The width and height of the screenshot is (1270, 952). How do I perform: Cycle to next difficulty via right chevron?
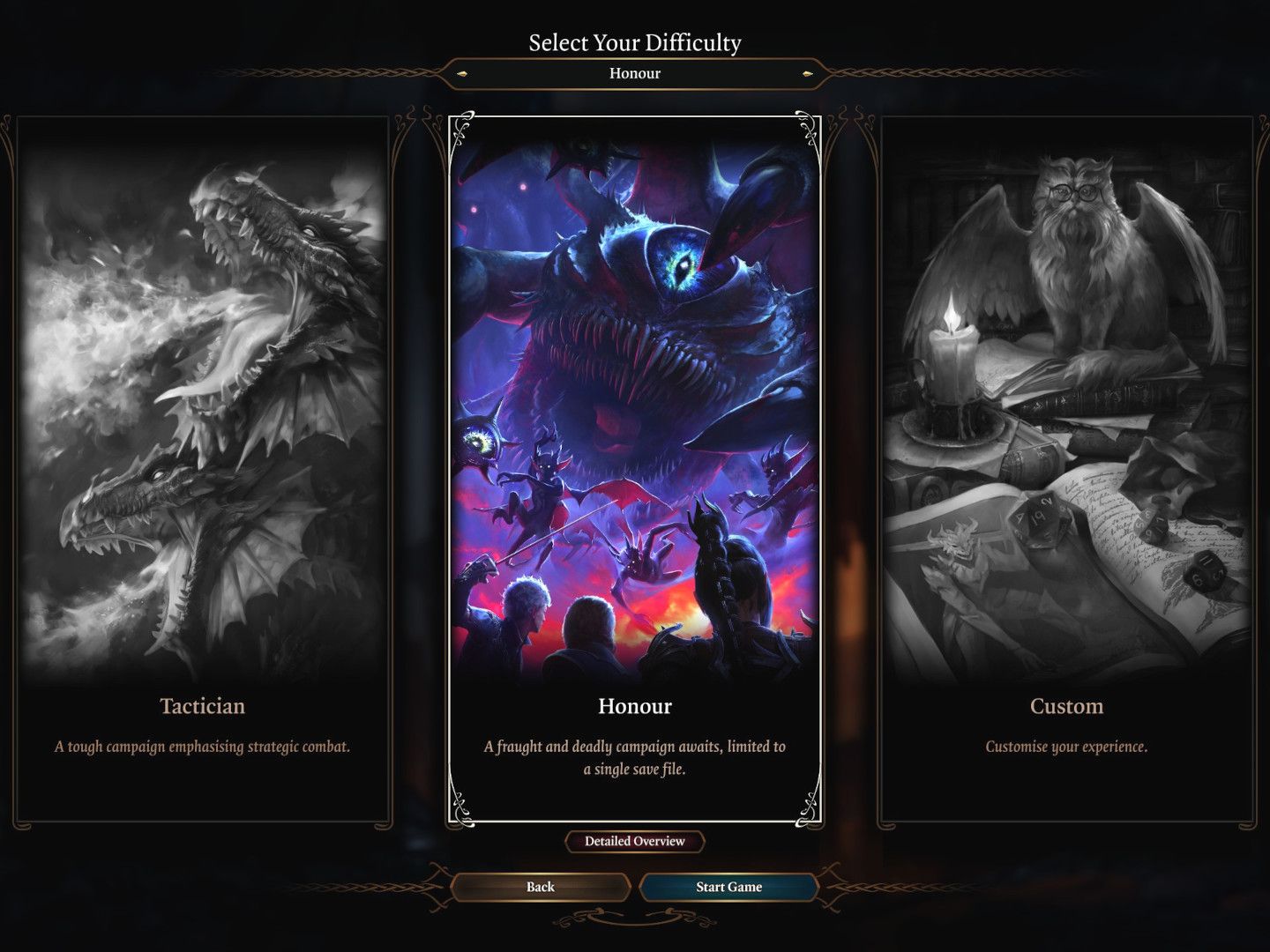point(805,74)
